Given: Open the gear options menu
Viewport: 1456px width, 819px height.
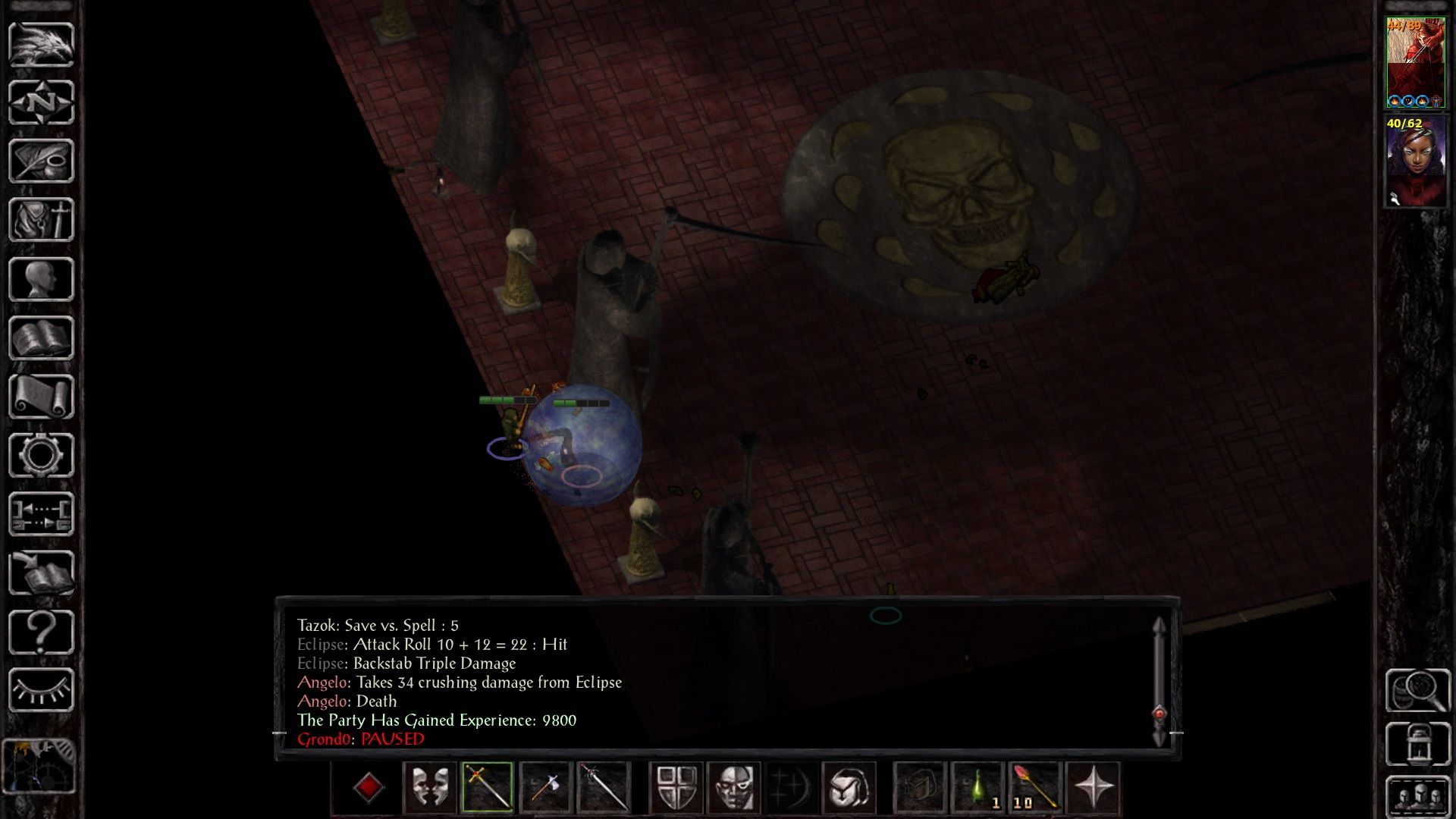Looking at the screenshot, I should point(41,455).
